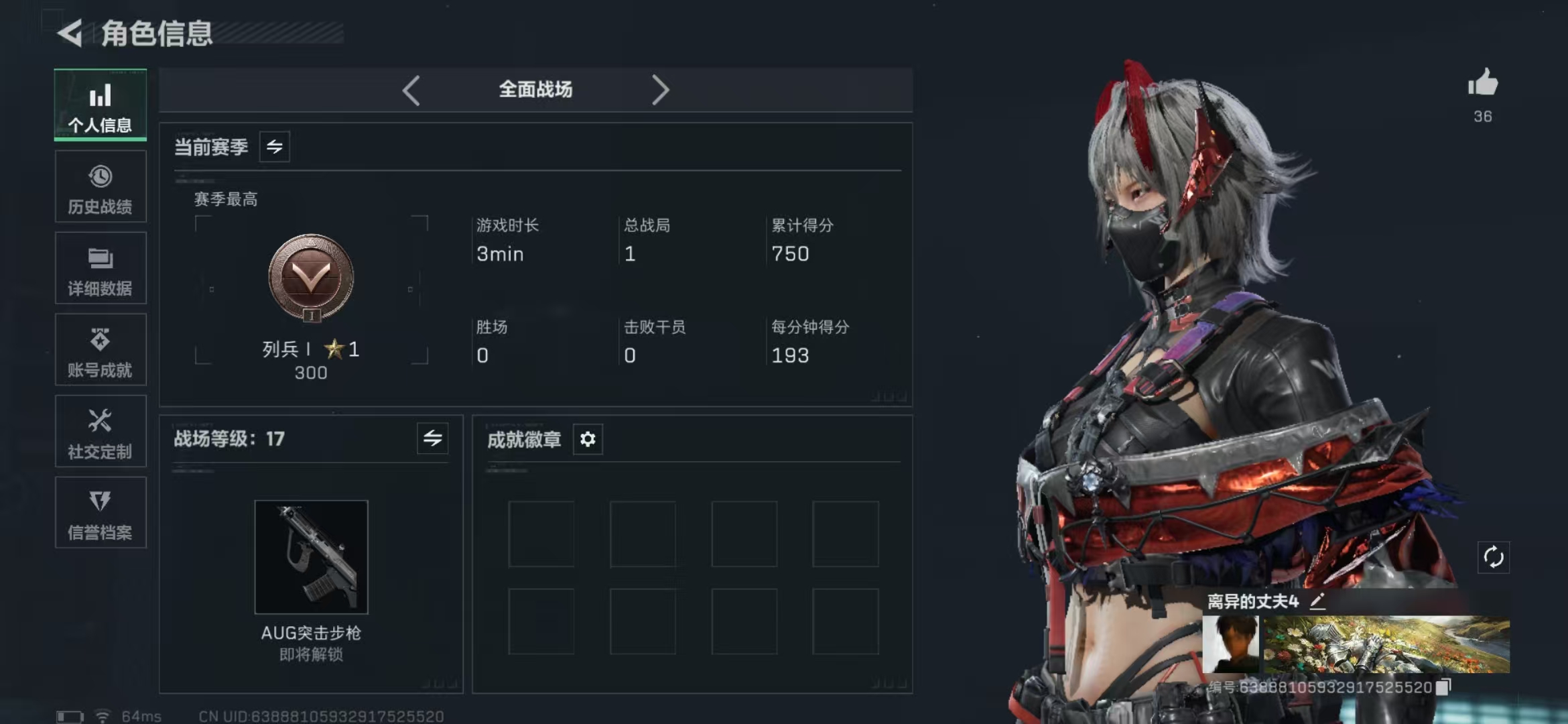Select the 列兵 I rank badge
This screenshot has width=1568, height=724.
(x=311, y=278)
